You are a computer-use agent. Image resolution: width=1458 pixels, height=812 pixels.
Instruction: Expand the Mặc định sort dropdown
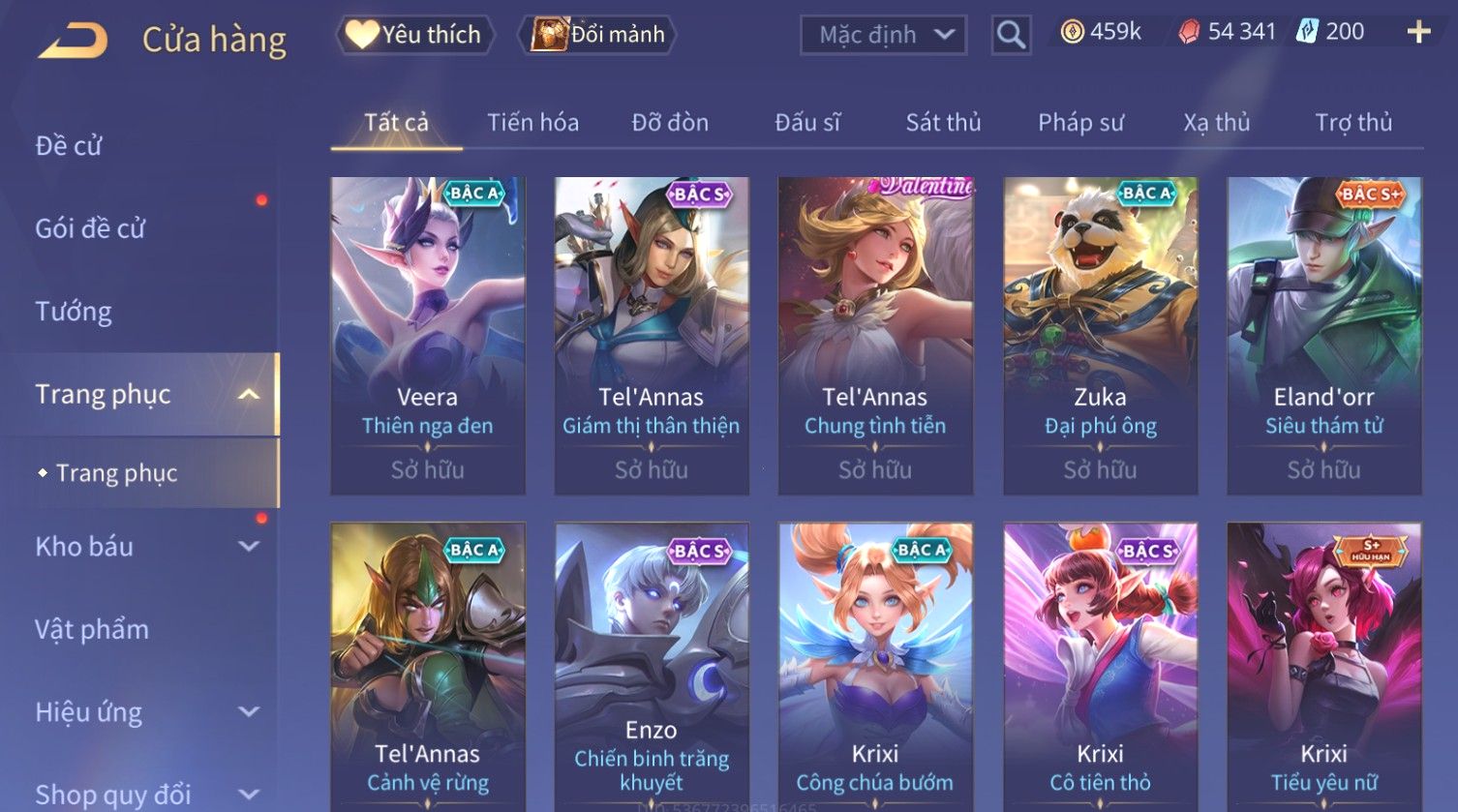point(883,36)
